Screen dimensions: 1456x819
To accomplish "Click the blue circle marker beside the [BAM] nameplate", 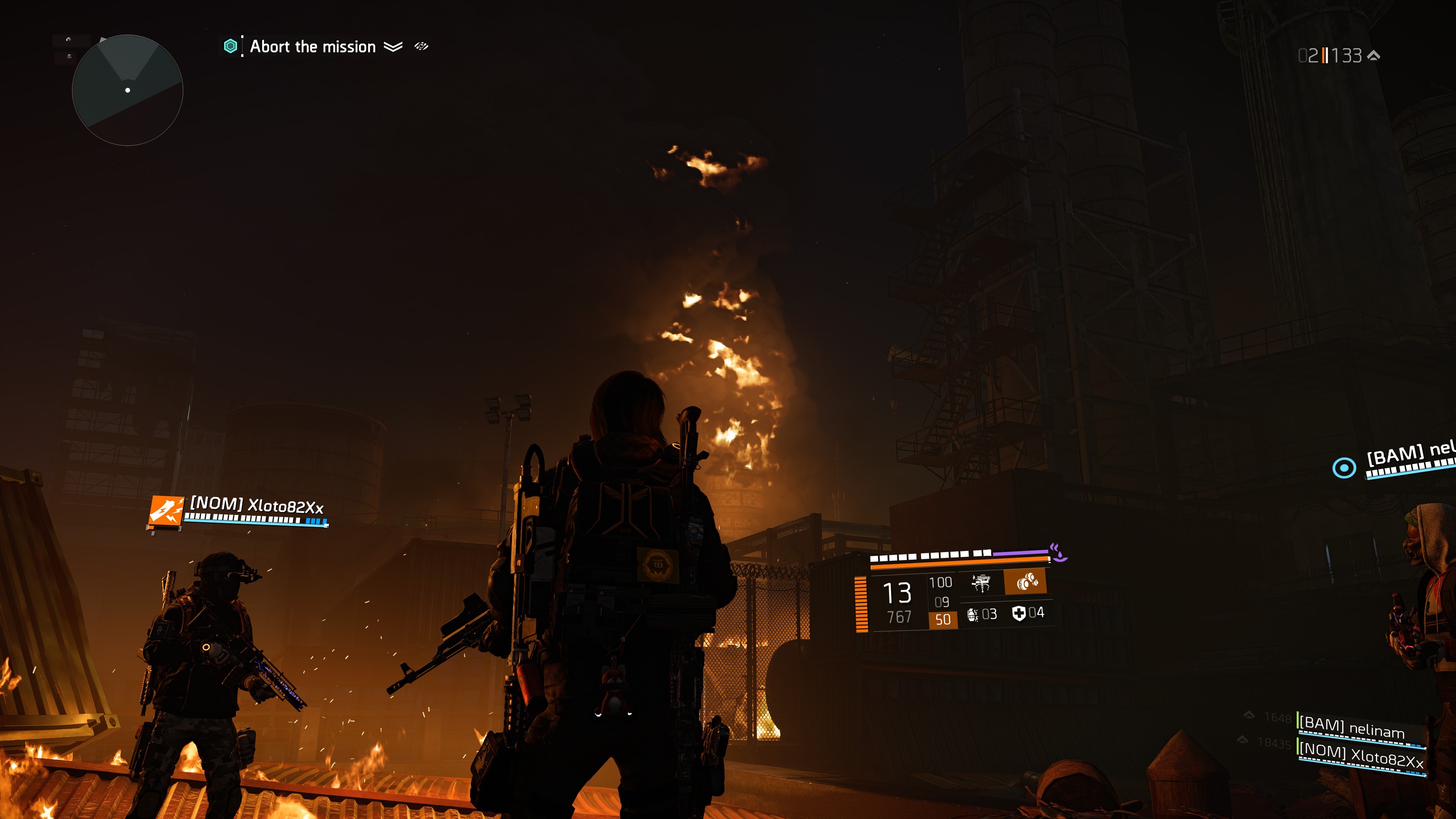I will coord(1344,468).
